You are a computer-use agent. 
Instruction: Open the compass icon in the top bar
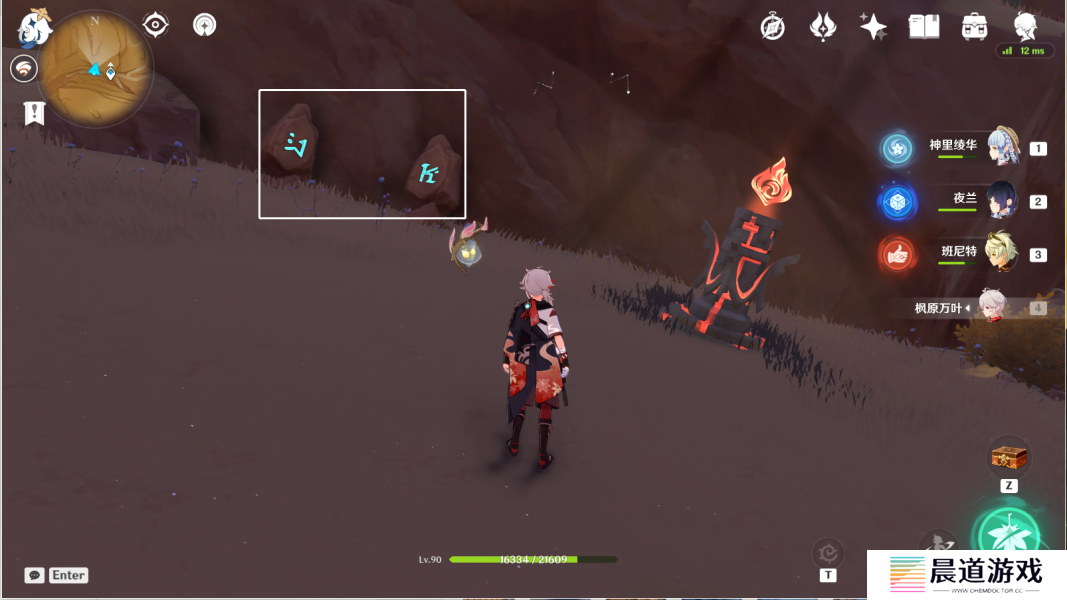(772, 27)
